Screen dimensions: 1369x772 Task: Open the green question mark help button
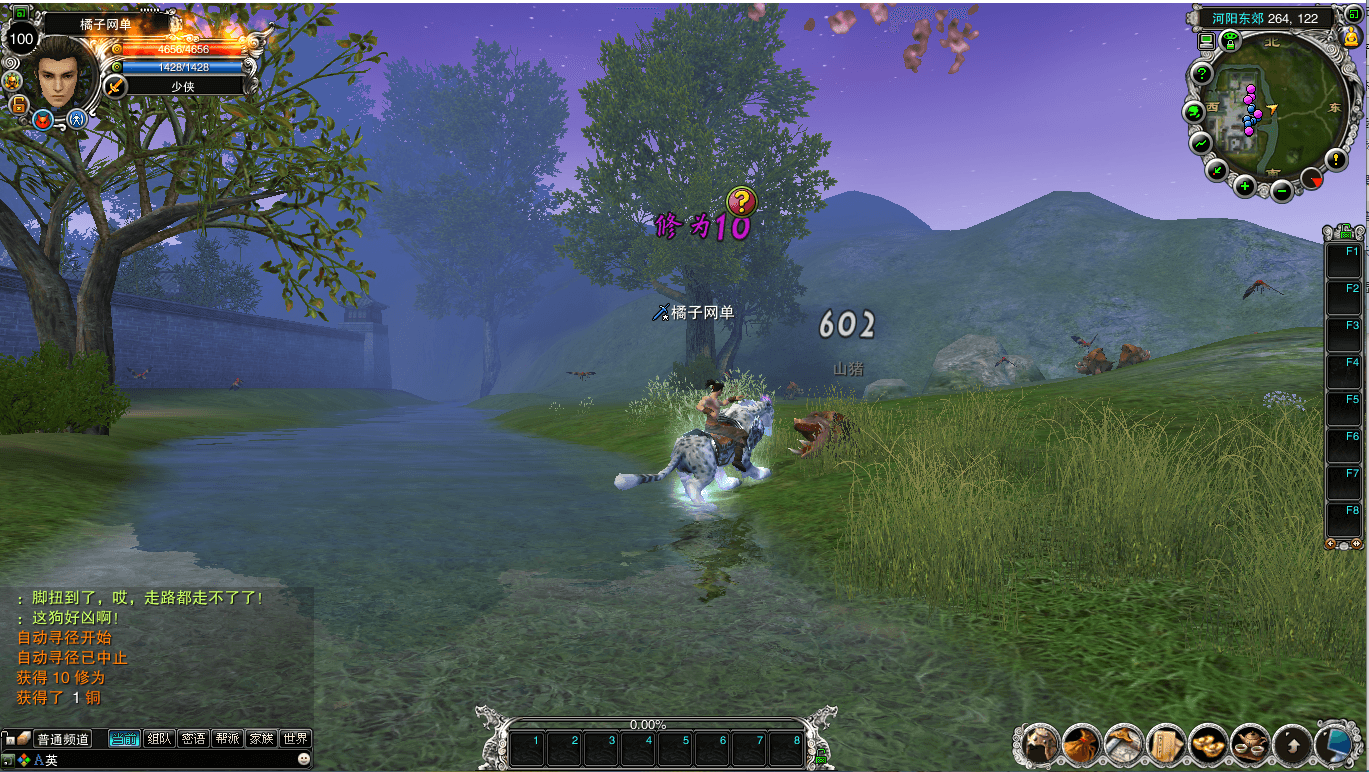click(1203, 75)
